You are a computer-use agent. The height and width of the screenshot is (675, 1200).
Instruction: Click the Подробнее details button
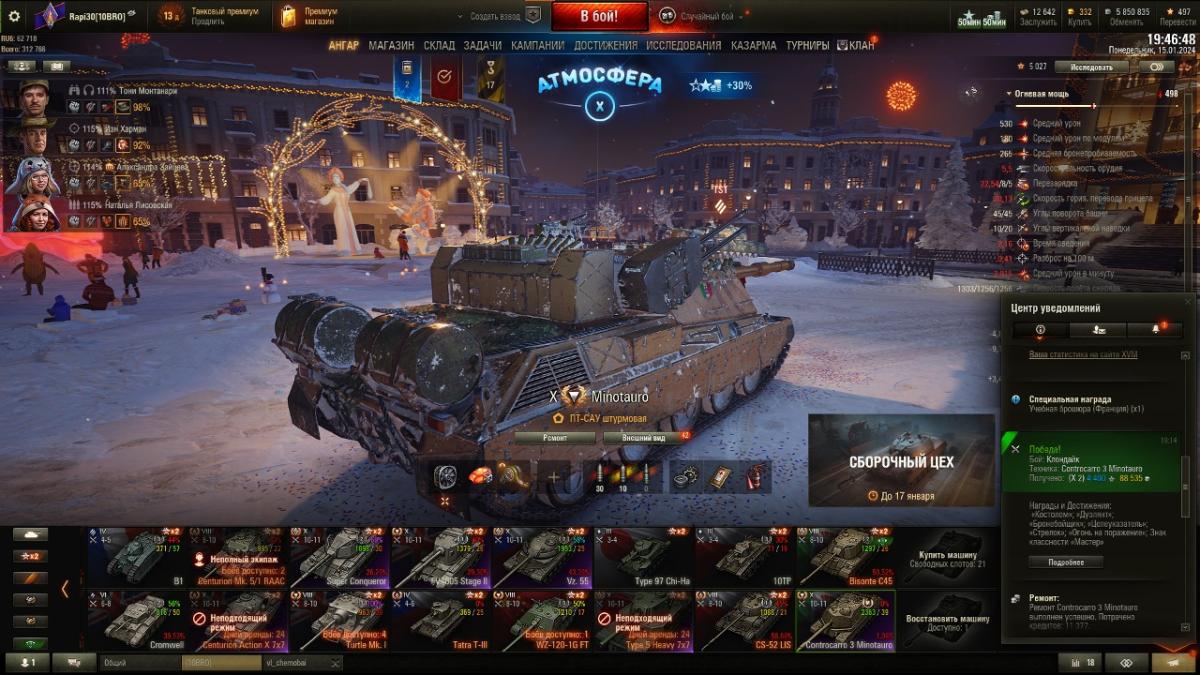click(x=1065, y=562)
